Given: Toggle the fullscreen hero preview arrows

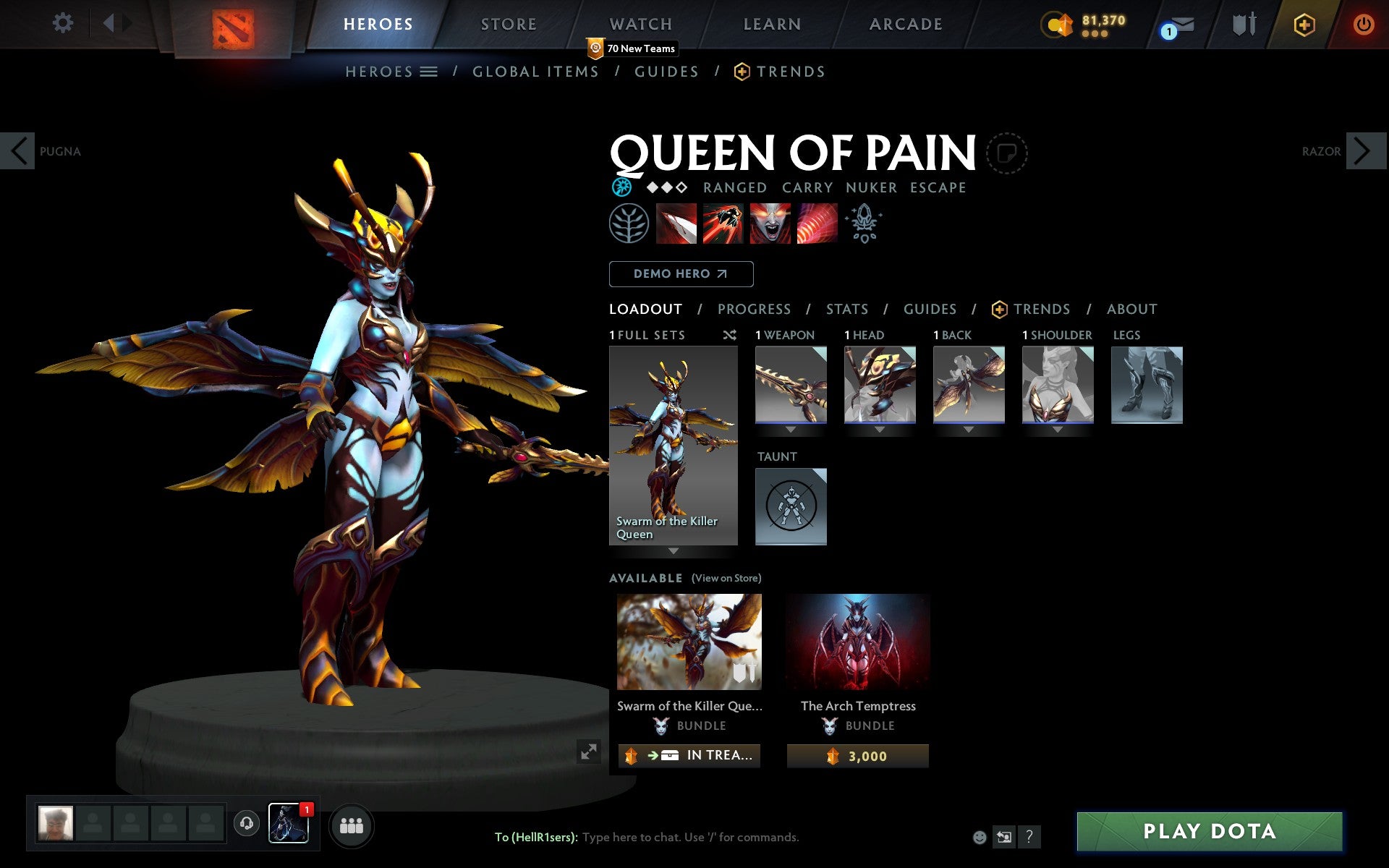Looking at the screenshot, I should coord(587,751).
